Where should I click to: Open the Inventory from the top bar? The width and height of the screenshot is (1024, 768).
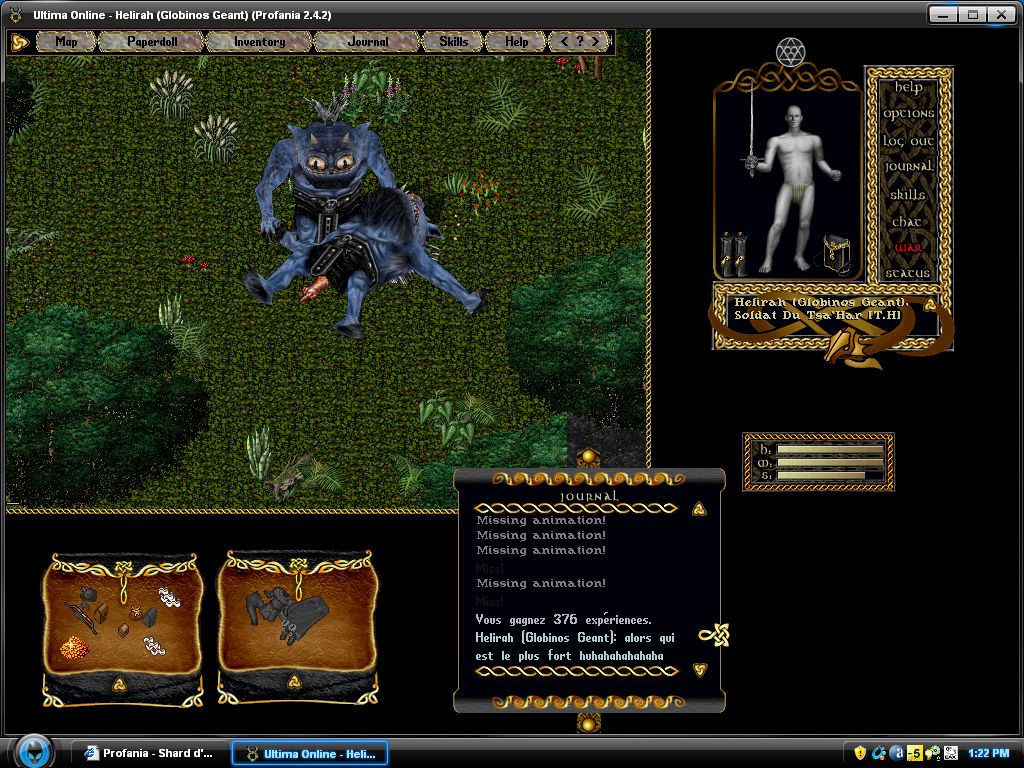coord(259,42)
